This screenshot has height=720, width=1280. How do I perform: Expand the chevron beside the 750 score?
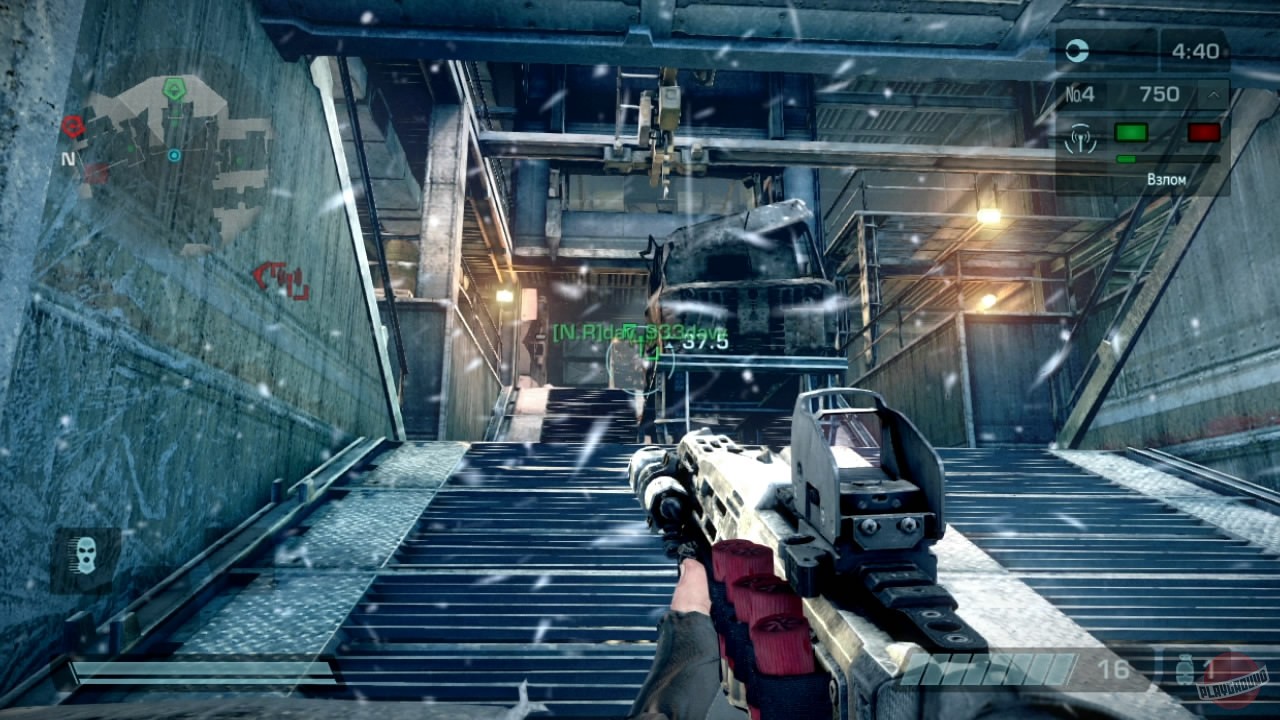[x=1214, y=94]
